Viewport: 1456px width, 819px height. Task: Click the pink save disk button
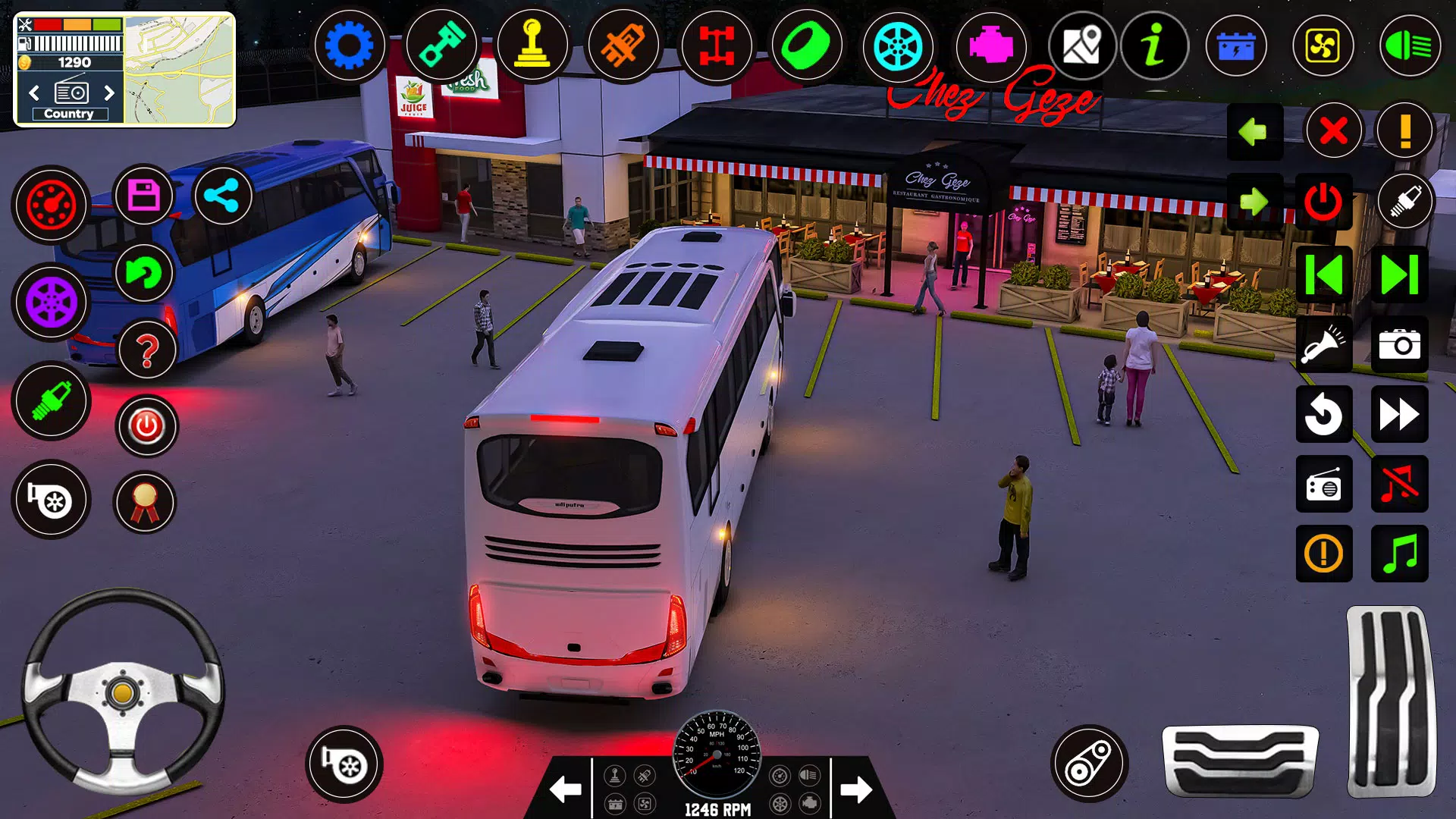click(143, 196)
